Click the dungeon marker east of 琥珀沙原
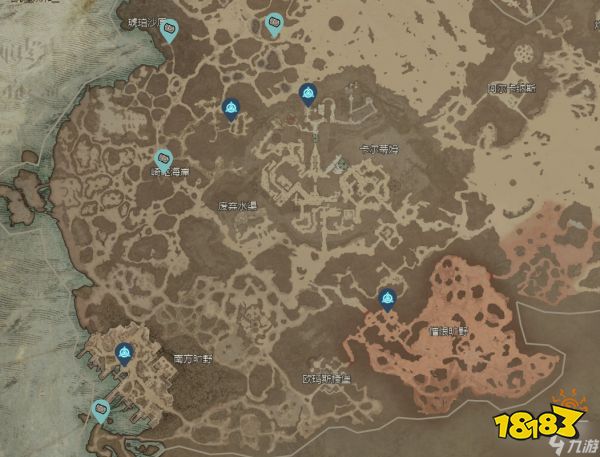The width and height of the screenshot is (600, 457). [x=274, y=24]
